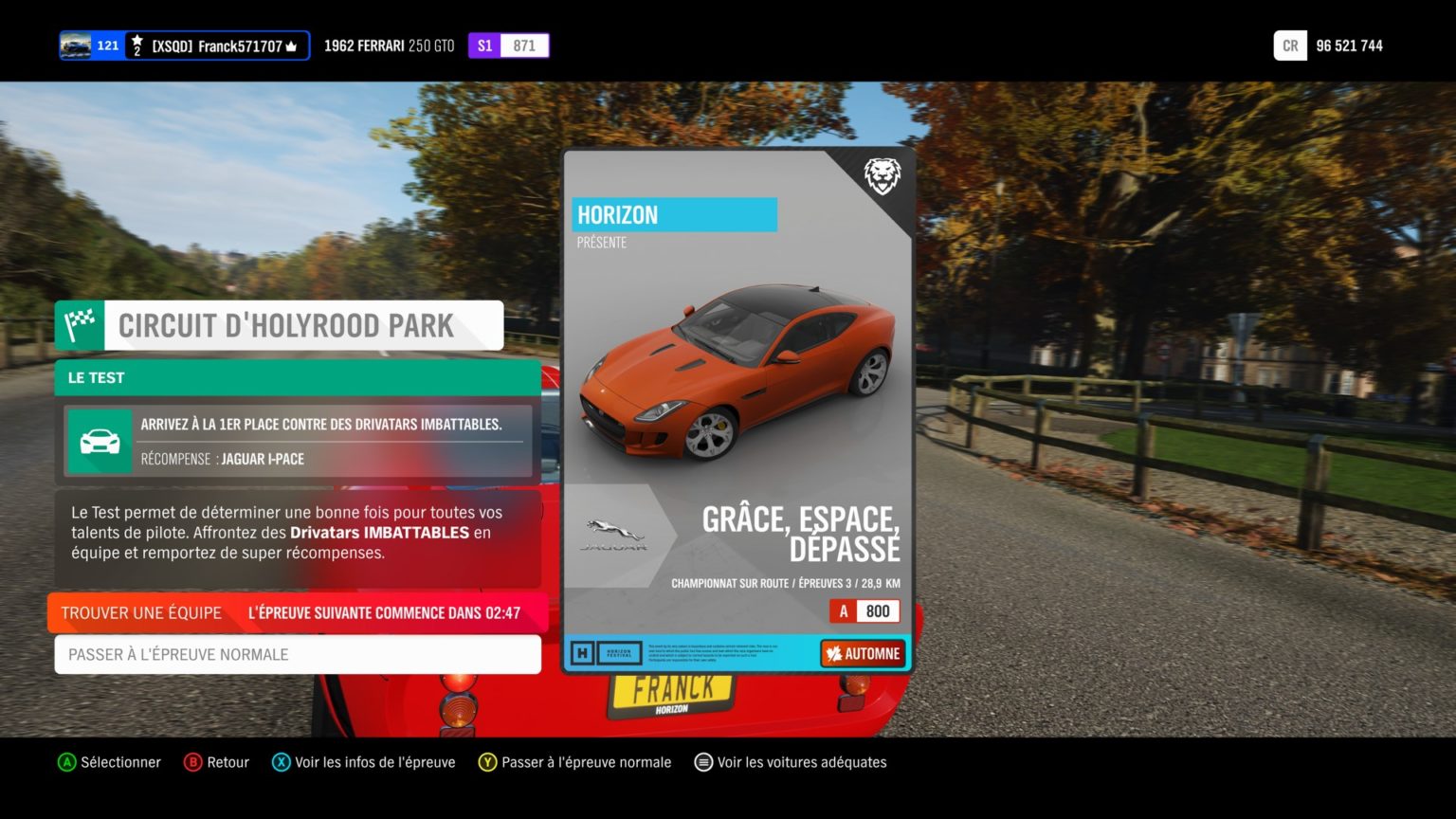Choose Passer à l'épreuve normale
This screenshot has height=819, width=1456.
pyautogui.click(x=298, y=655)
